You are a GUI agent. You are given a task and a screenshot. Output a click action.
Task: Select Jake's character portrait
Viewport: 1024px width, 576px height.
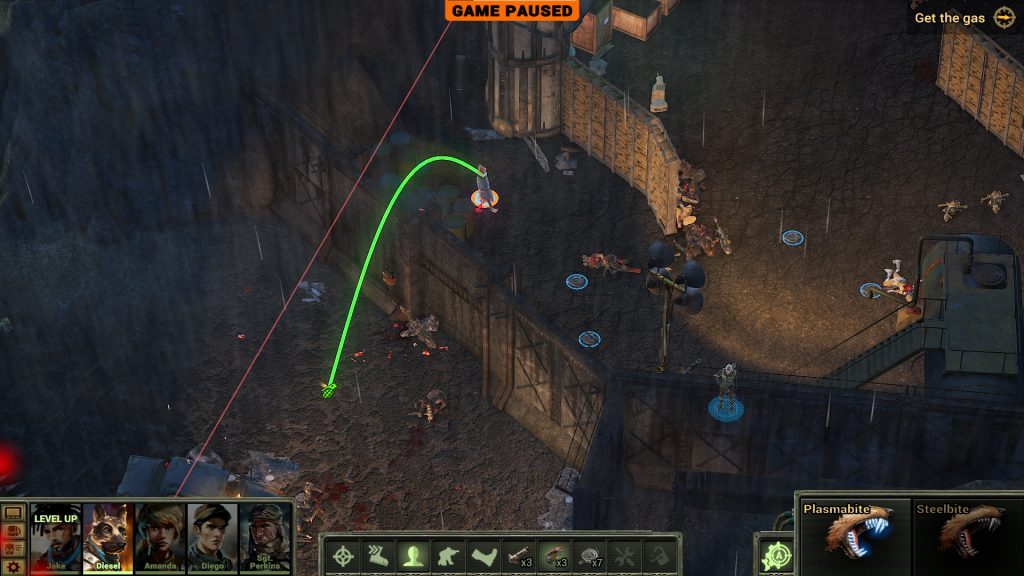[x=56, y=537]
